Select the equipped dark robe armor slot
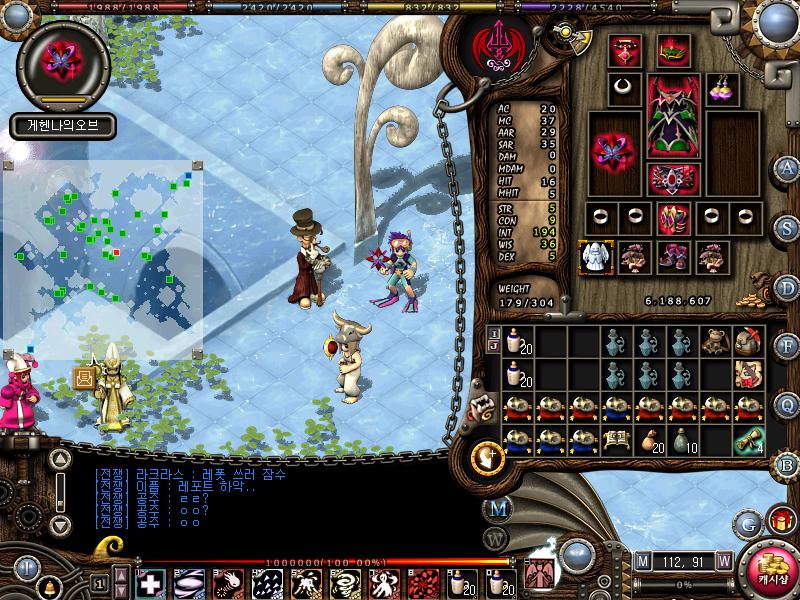 [x=670, y=118]
